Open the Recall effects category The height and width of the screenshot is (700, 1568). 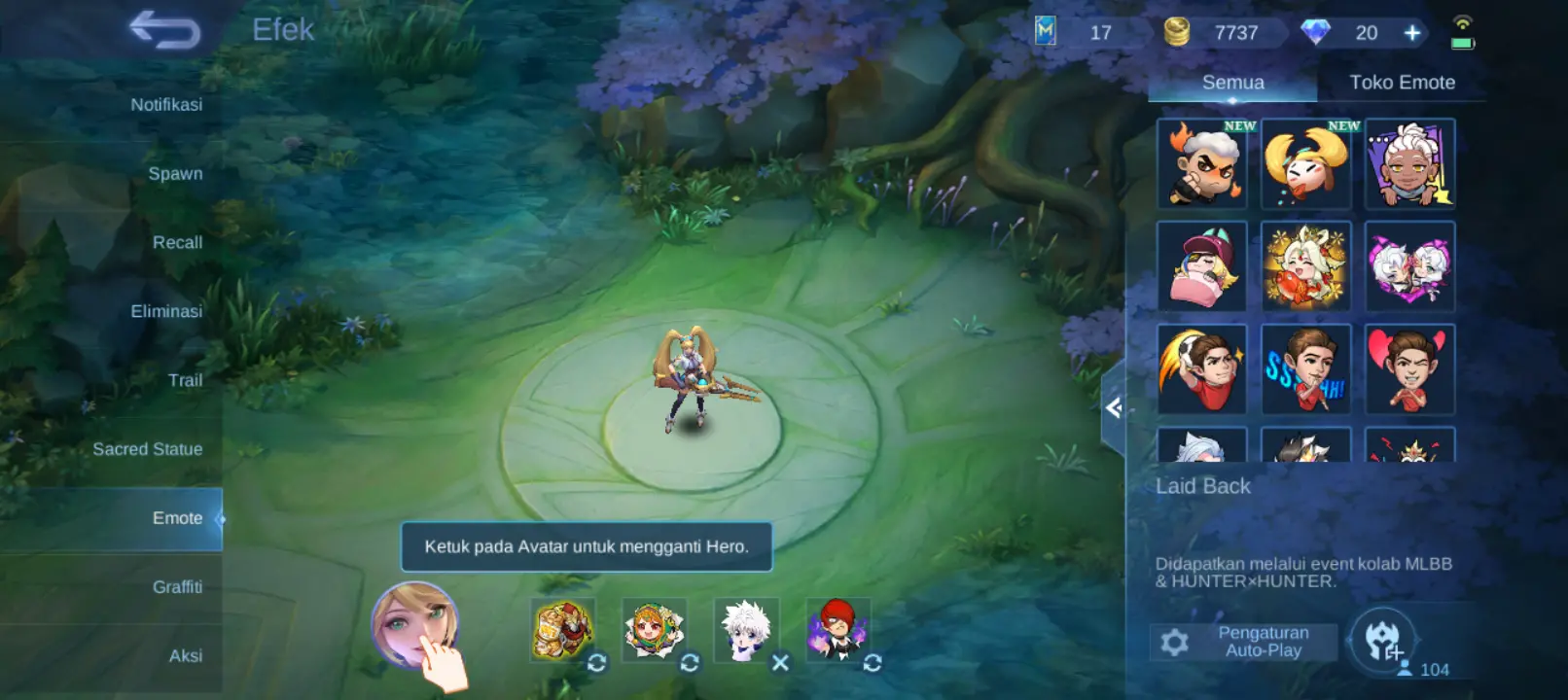tap(177, 242)
